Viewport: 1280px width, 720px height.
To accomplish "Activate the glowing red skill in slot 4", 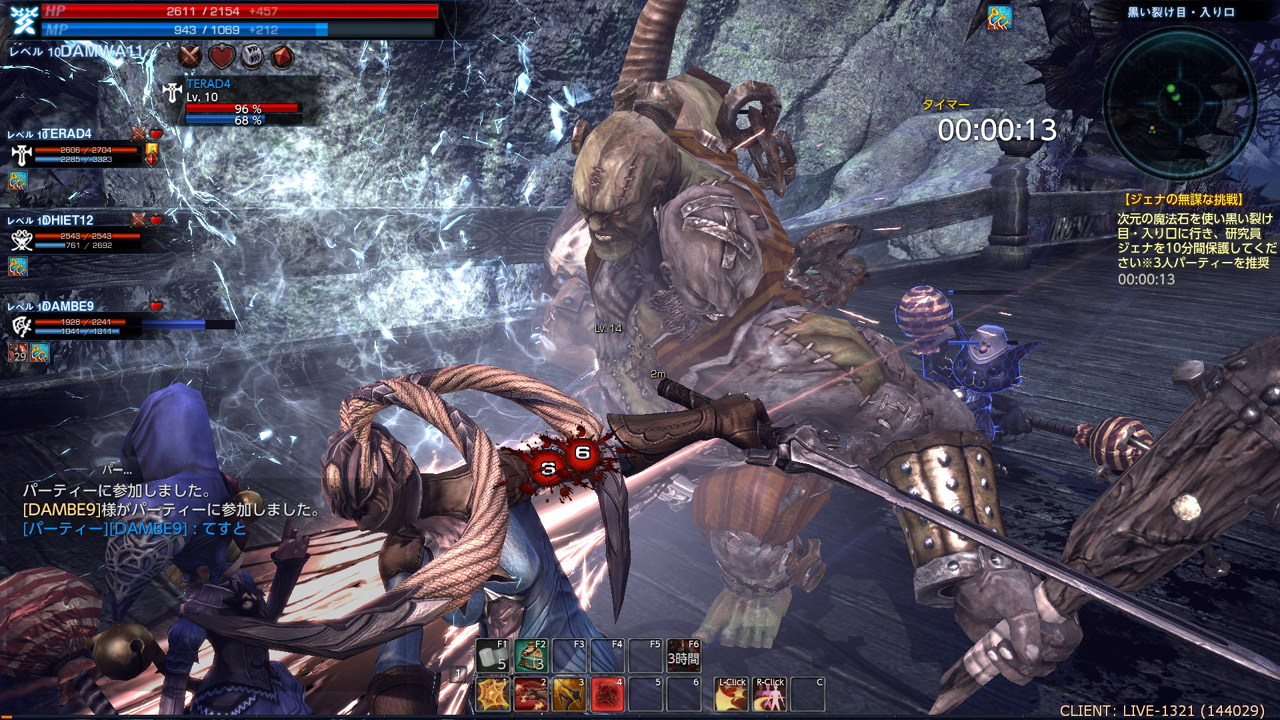I will (607, 694).
